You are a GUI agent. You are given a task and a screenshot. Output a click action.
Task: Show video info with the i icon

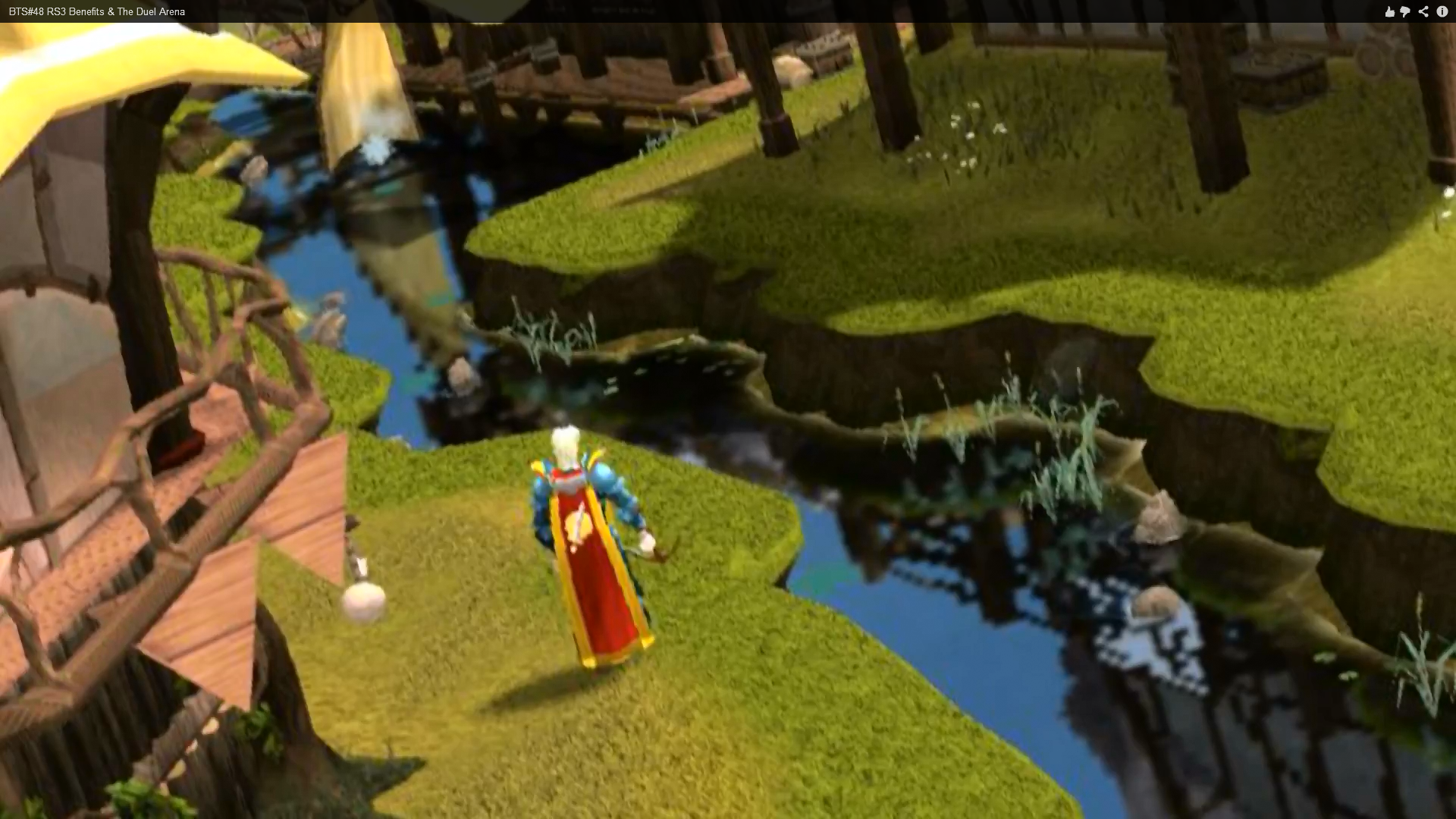coord(1442,11)
